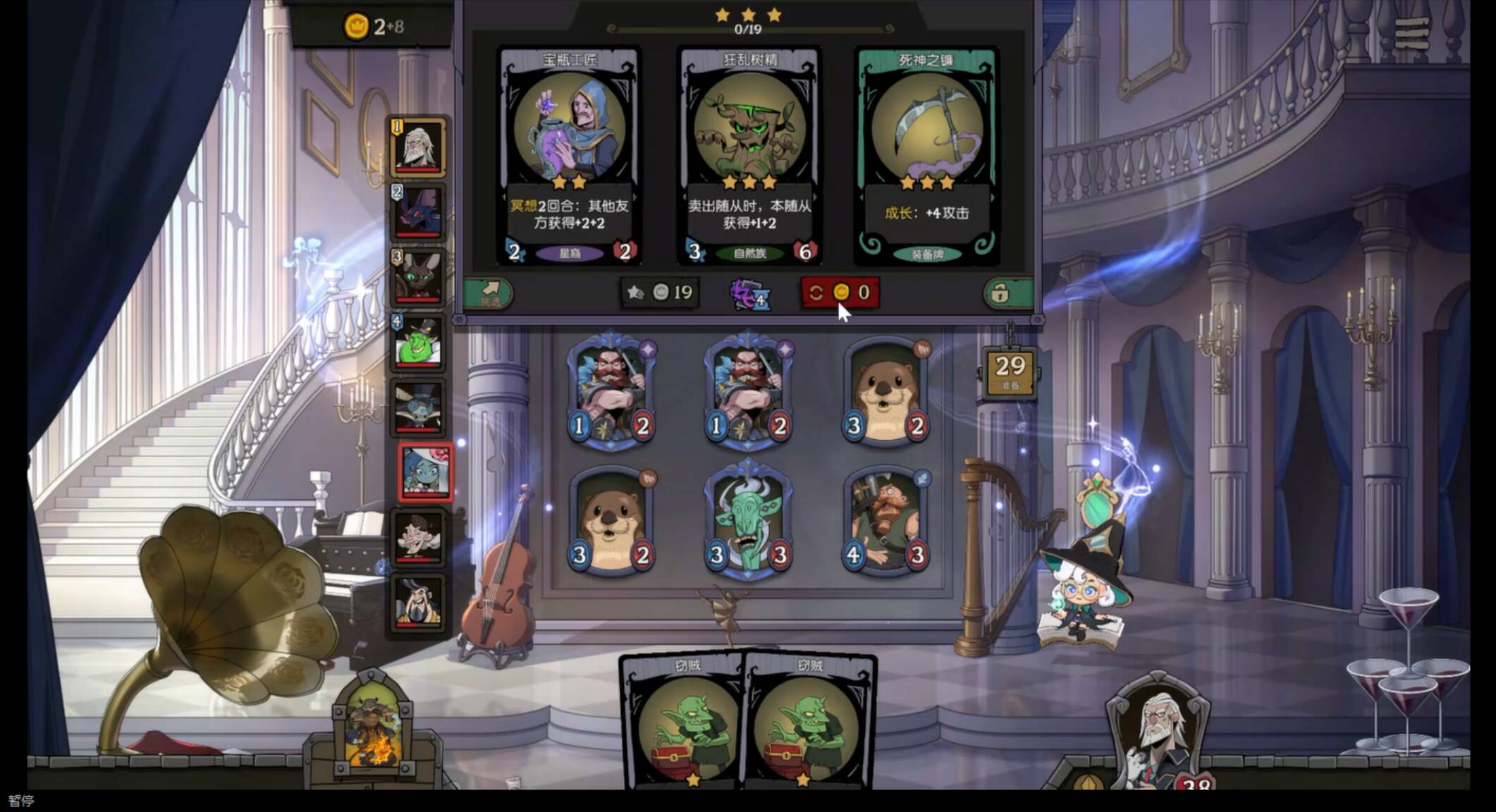Click the green 挑选 arrow button

click(x=489, y=293)
